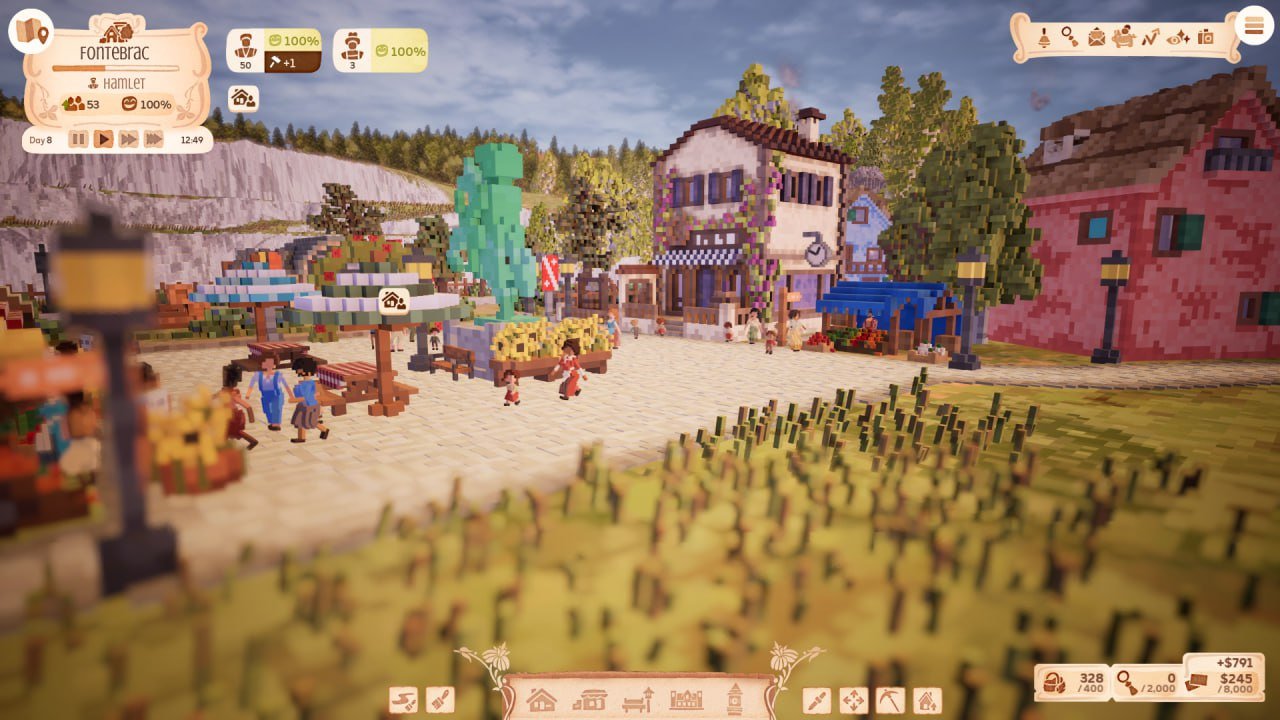1280x720 pixels.
Task: Open the mail envelope panel
Action: pos(1097,39)
